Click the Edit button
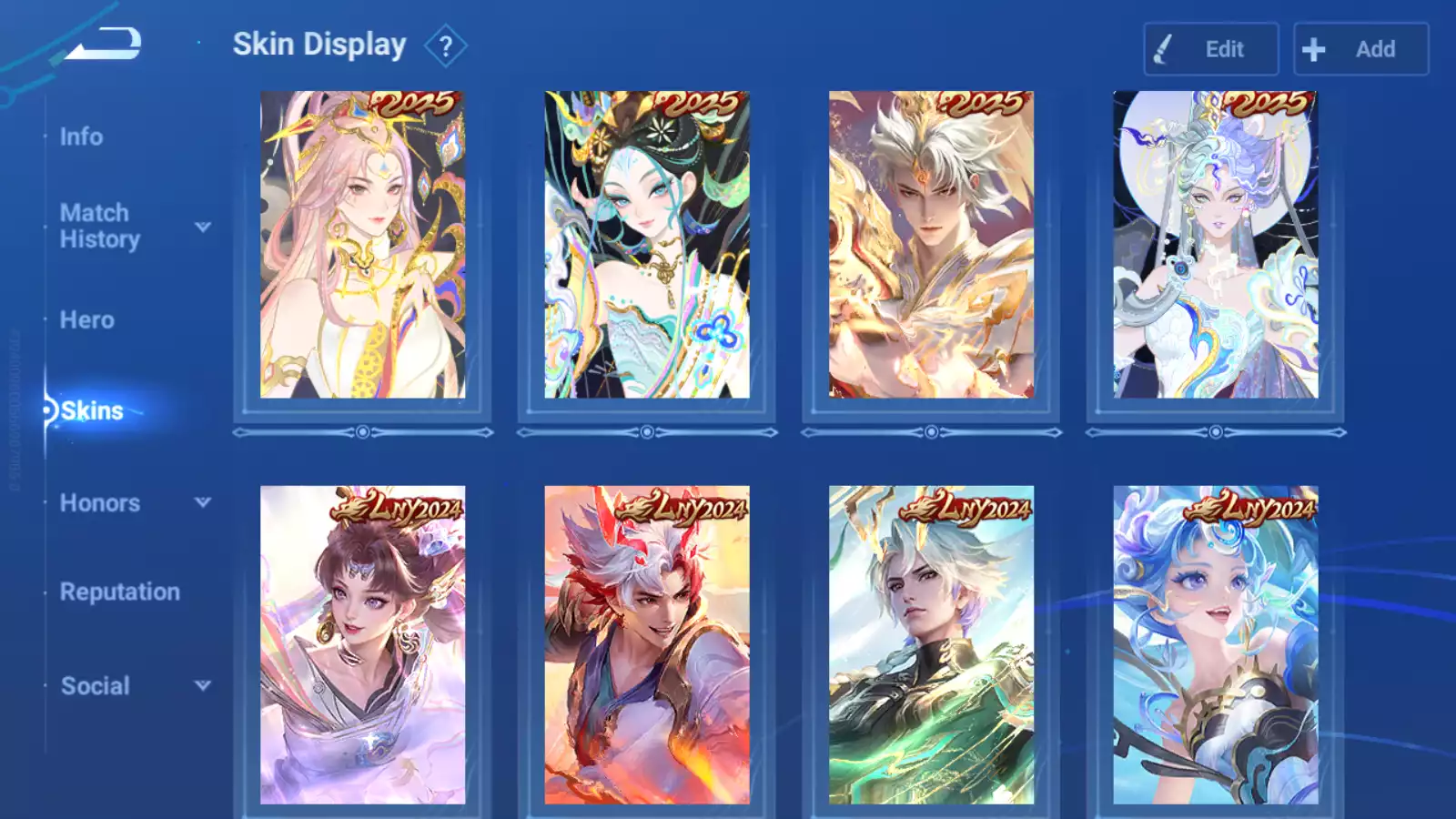Viewport: 1456px width, 819px height. pyautogui.click(x=1210, y=49)
